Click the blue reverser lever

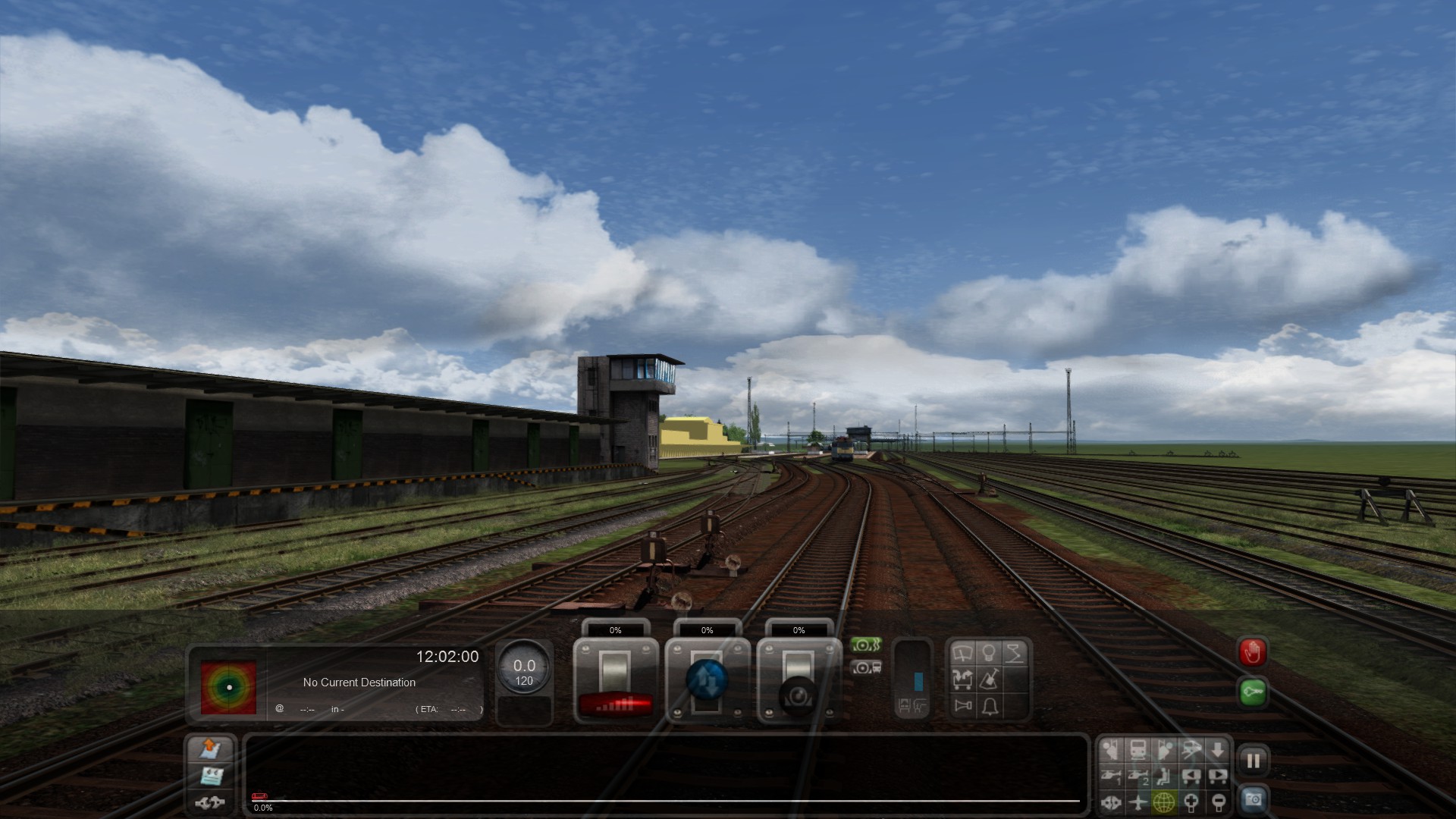pos(707,680)
